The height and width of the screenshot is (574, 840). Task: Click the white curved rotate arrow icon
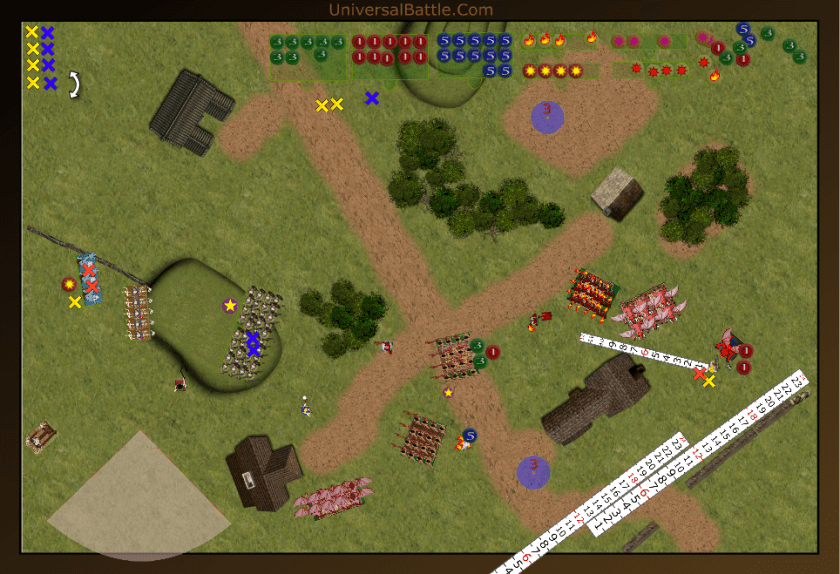74,84
